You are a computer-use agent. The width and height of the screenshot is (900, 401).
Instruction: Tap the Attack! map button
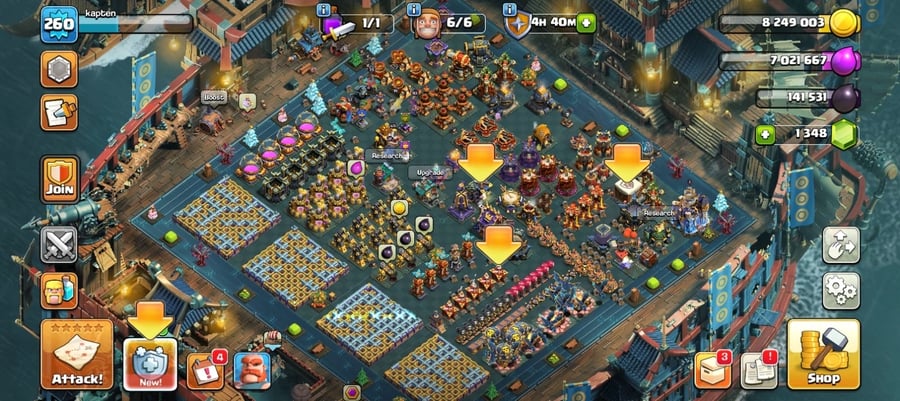[x=76, y=356]
